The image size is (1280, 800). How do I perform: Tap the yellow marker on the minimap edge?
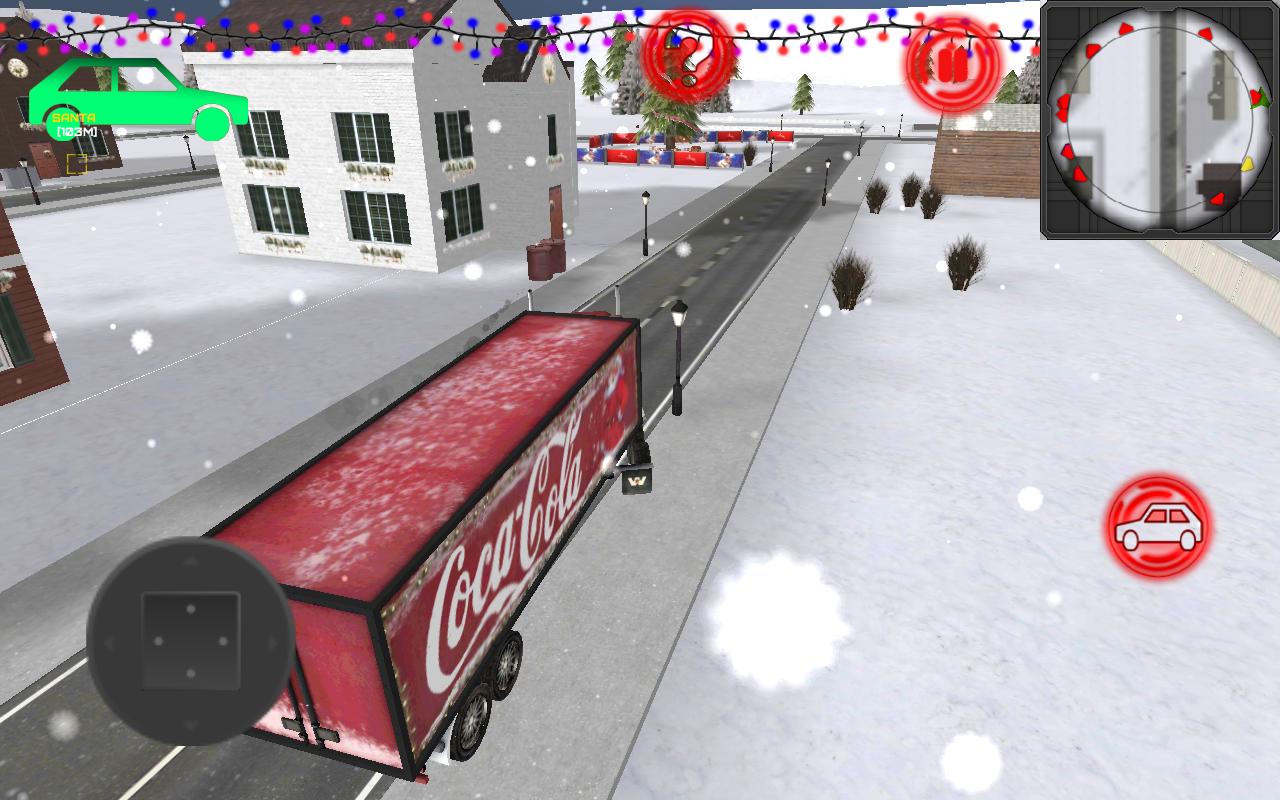click(1247, 163)
